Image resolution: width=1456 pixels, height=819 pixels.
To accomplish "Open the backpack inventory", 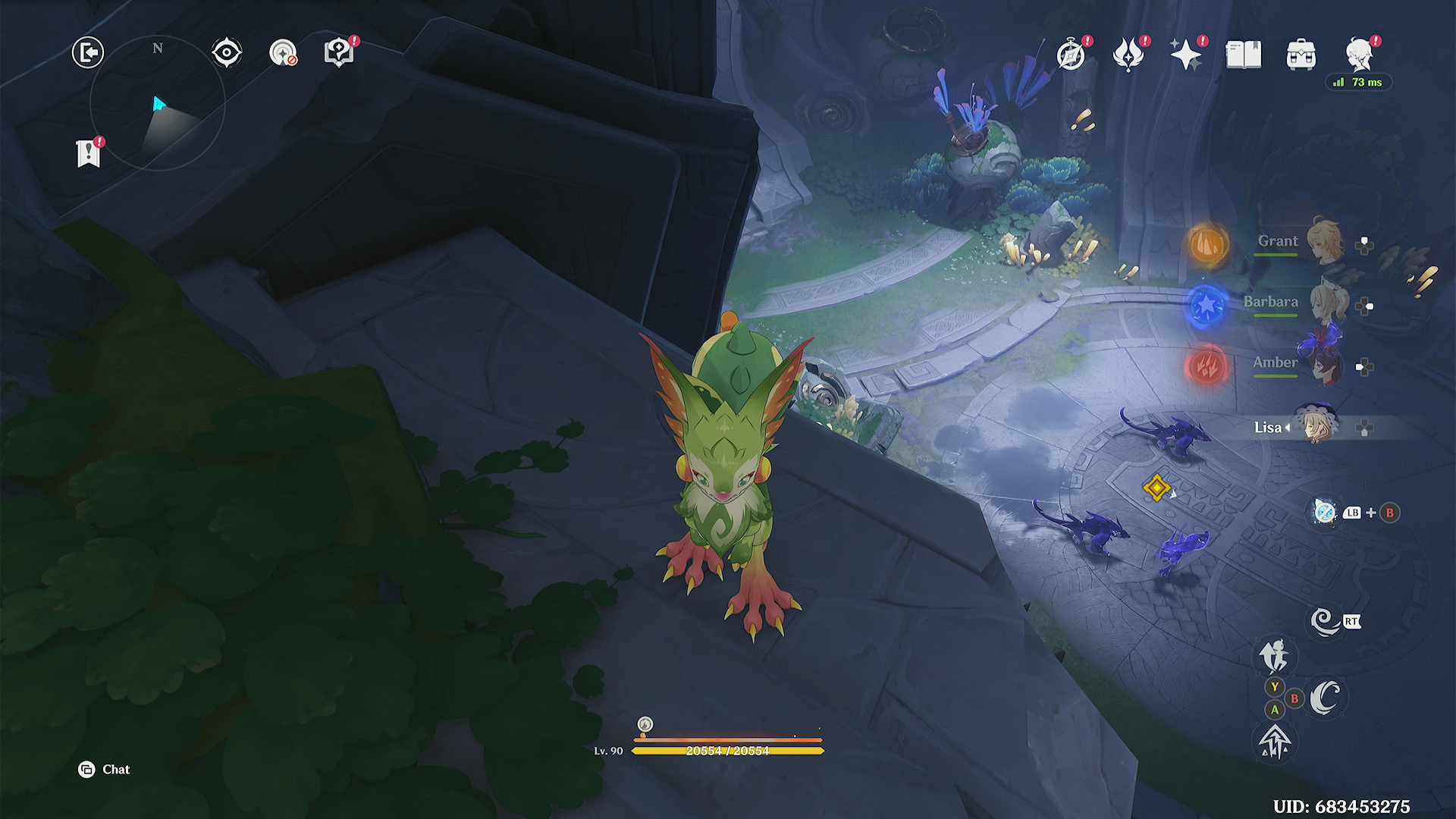I will [1301, 55].
